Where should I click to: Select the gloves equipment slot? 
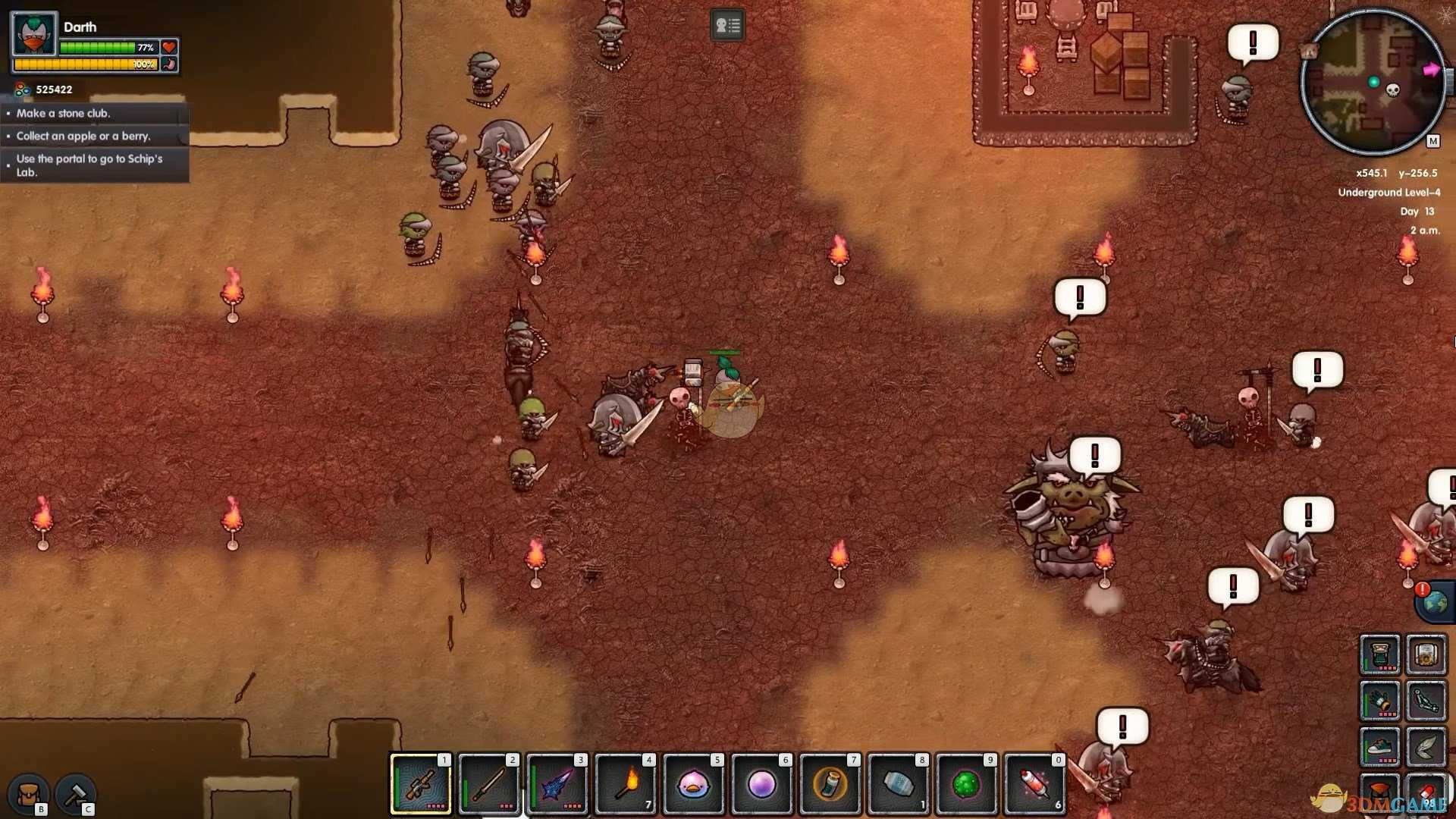tap(1379, 701)
